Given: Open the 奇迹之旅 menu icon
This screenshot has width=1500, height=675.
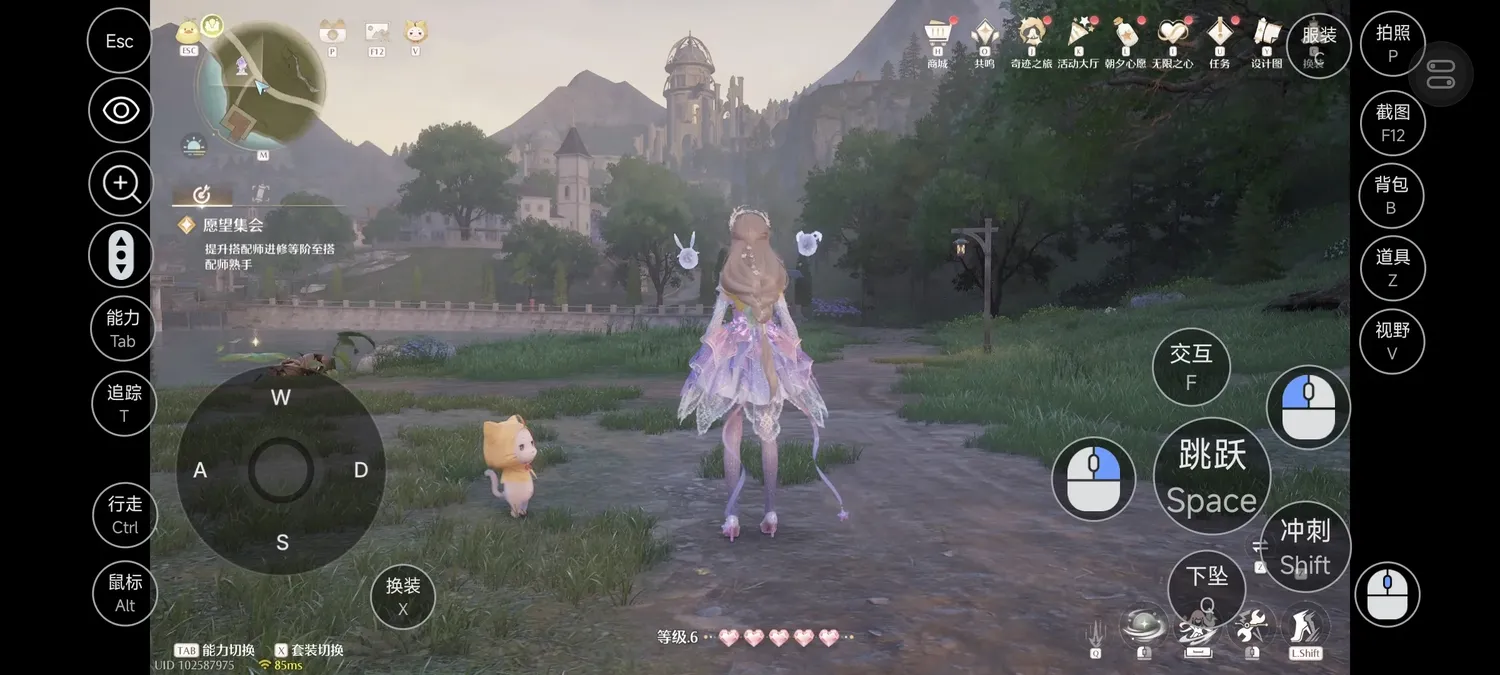Looking at the screenshot, I should click(x=1031, y=35).
